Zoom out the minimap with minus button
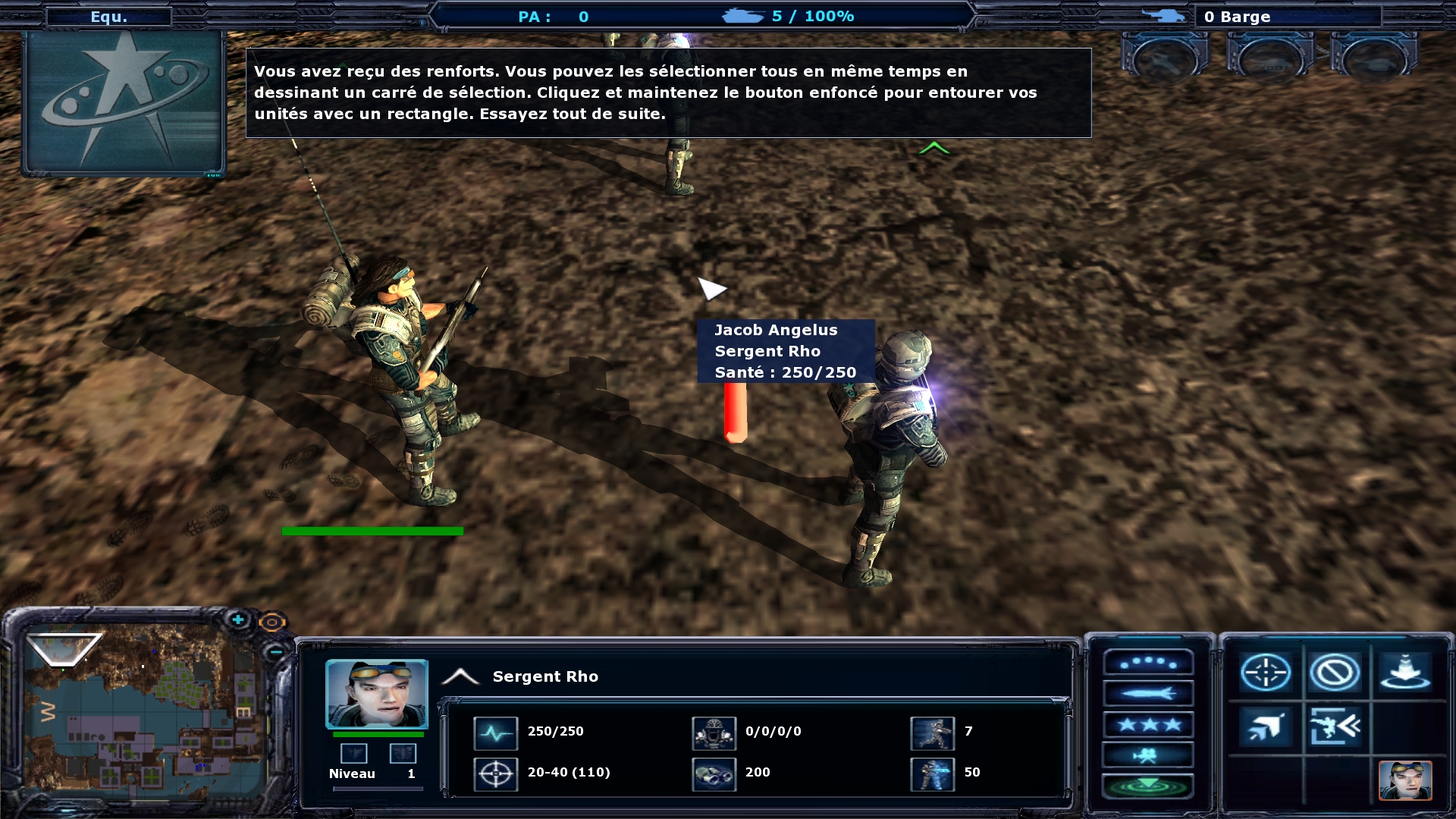The width and height of the screenshot is (1456, 819). pos(275,651)
